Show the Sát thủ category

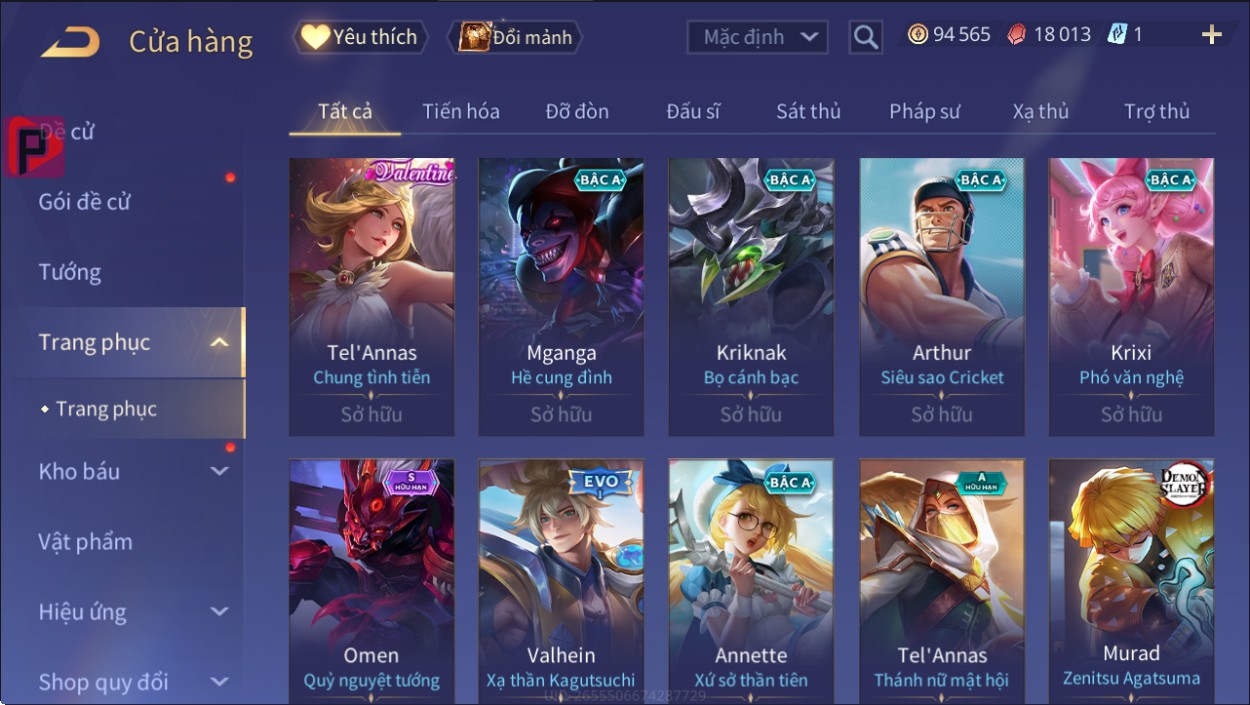point(808,112)
